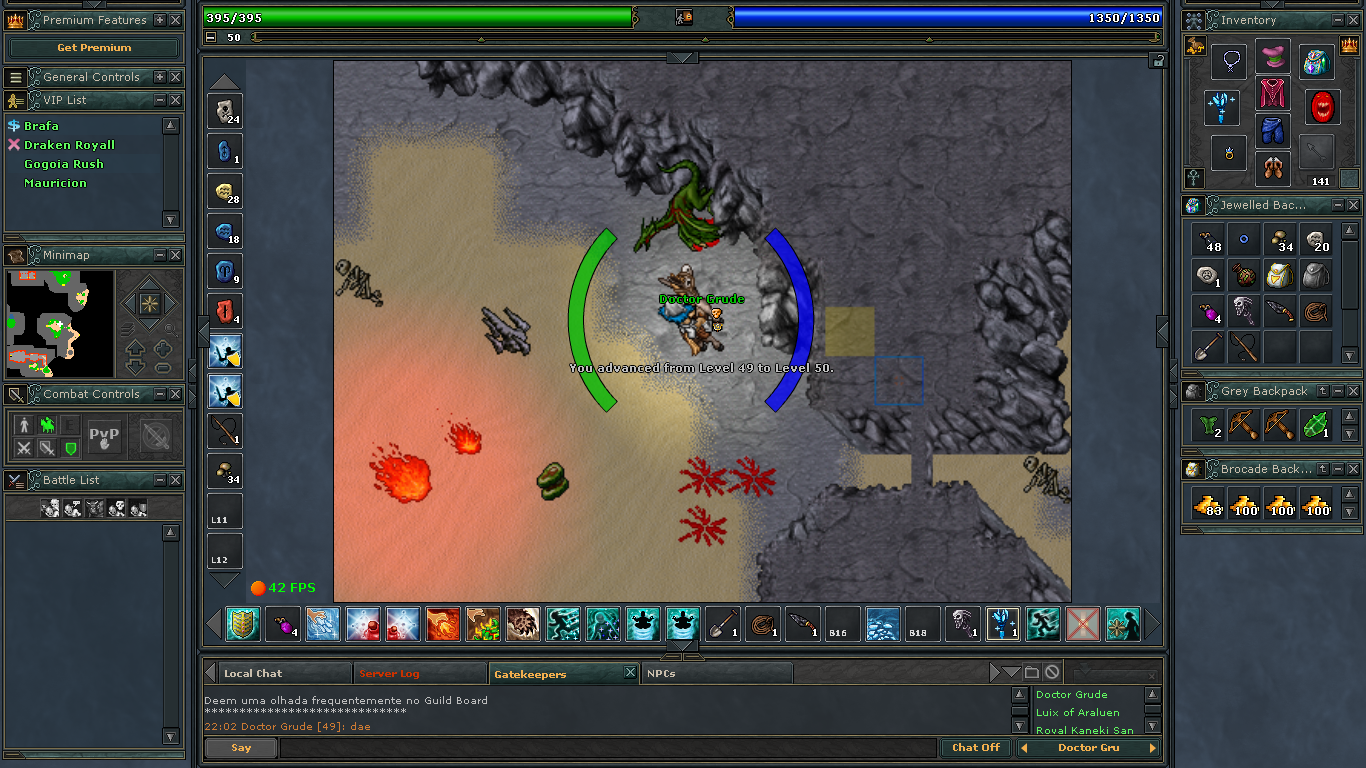1366x768 pixels.
Task: Activate the golden shield action bar icon
Action: pos(243,624)
